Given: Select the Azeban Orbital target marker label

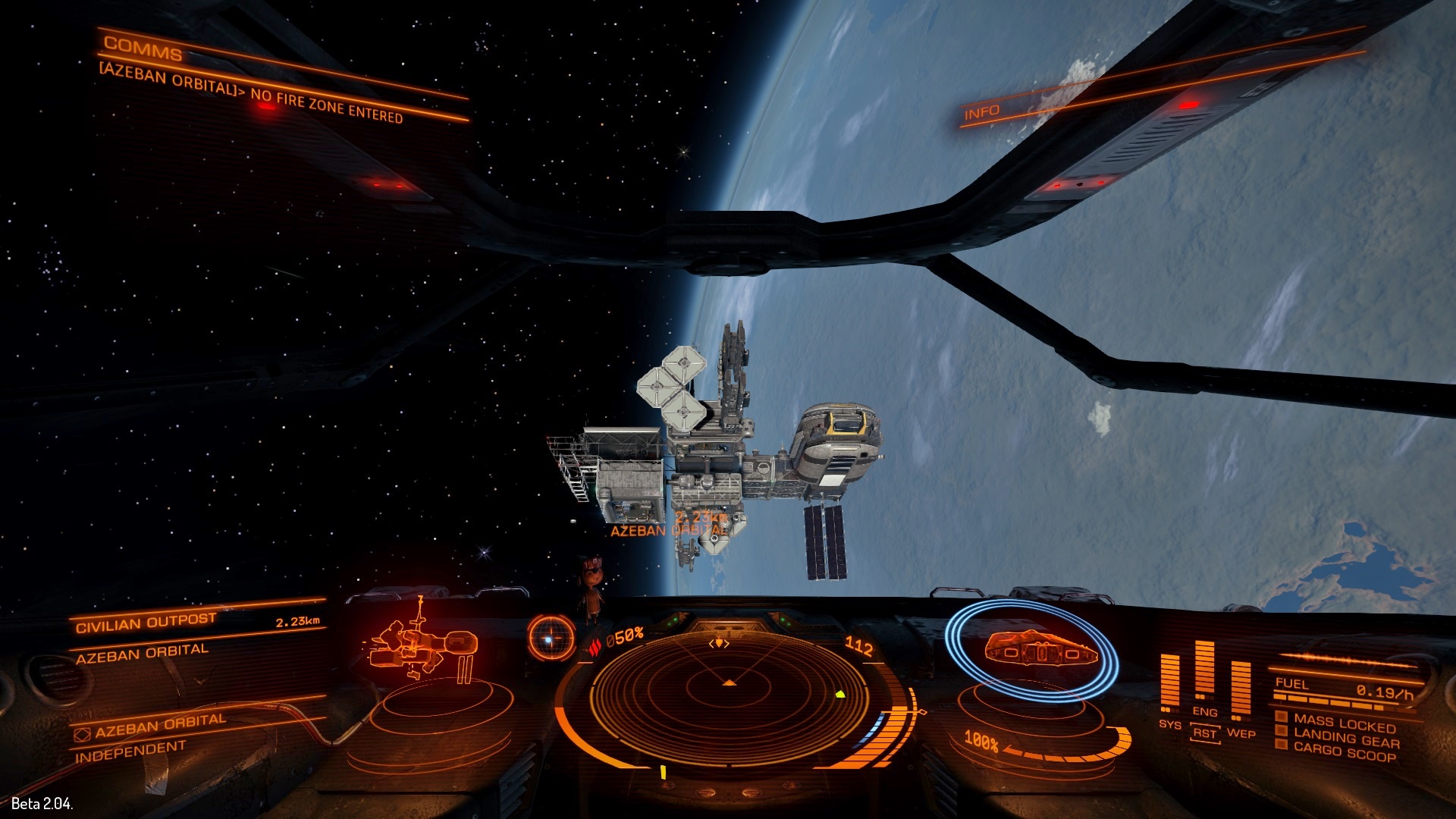Looking at the screenshot, I should [x=667, y=531].
